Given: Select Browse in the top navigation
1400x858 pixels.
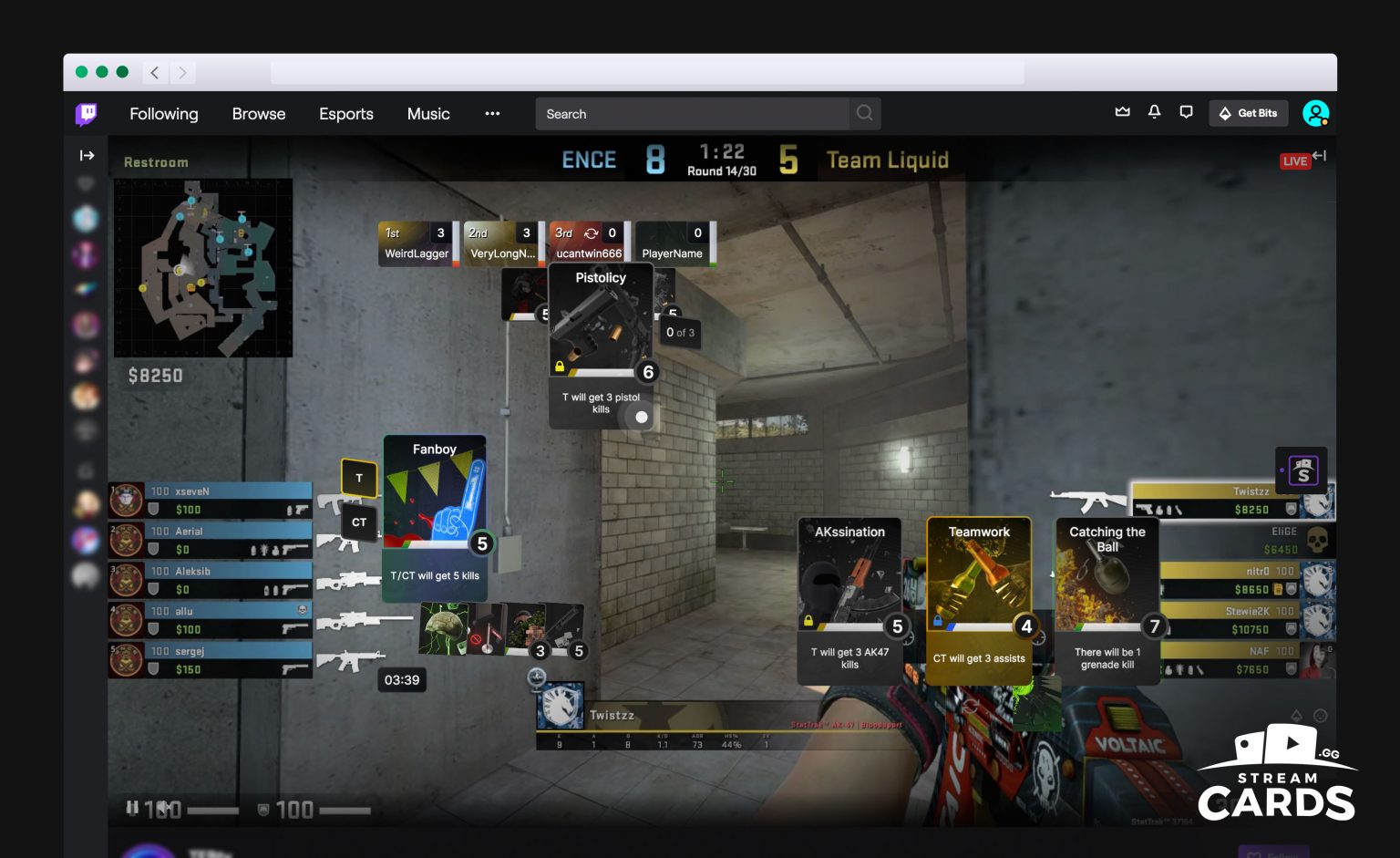Looking at the screenshot, I should (x=259, y=113).
